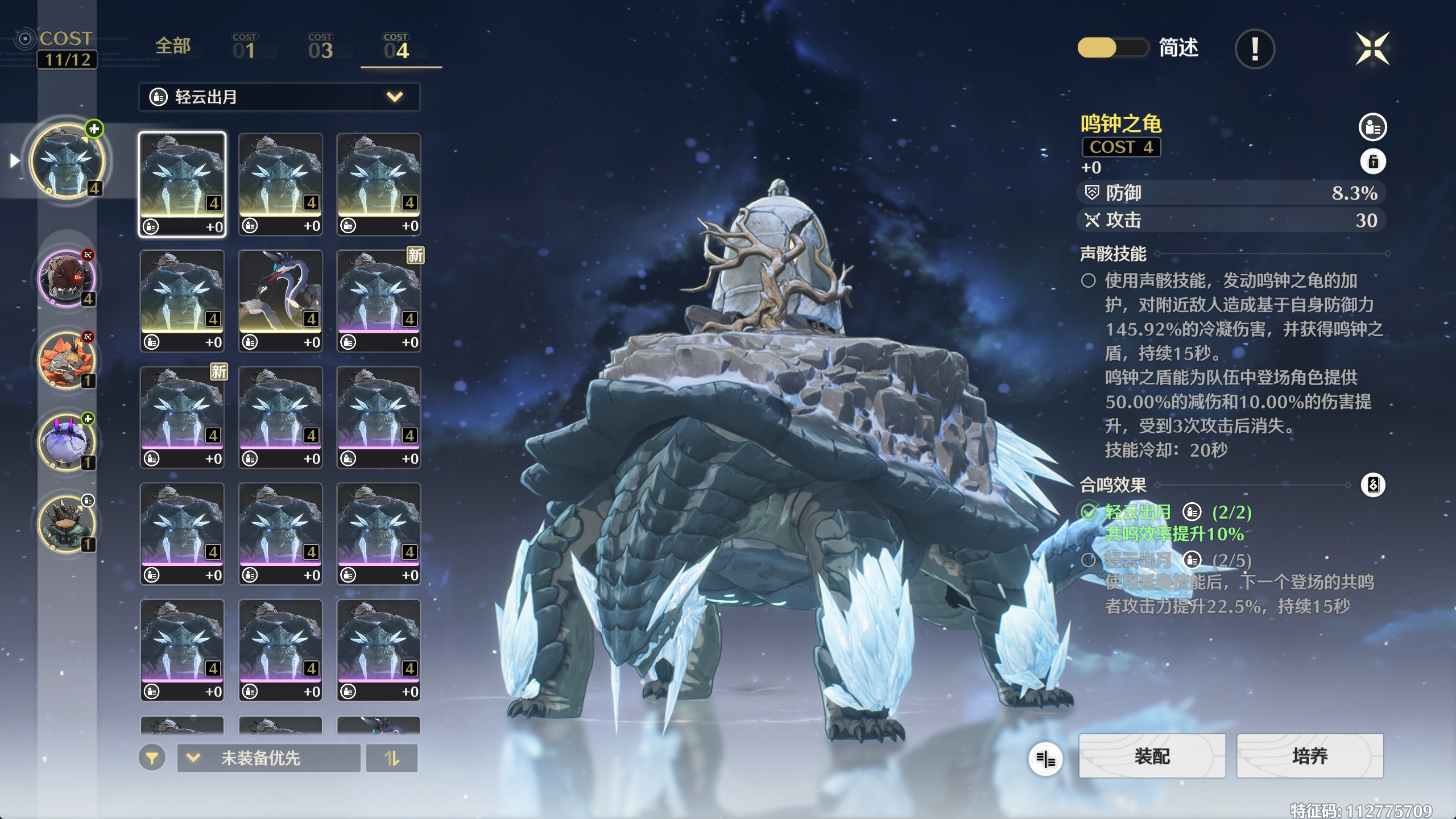Image resolution: width=1456 pixels, height=819 pixels.
Task: Select the purple-horned round echo slot
Action: (x=67, y=442)
